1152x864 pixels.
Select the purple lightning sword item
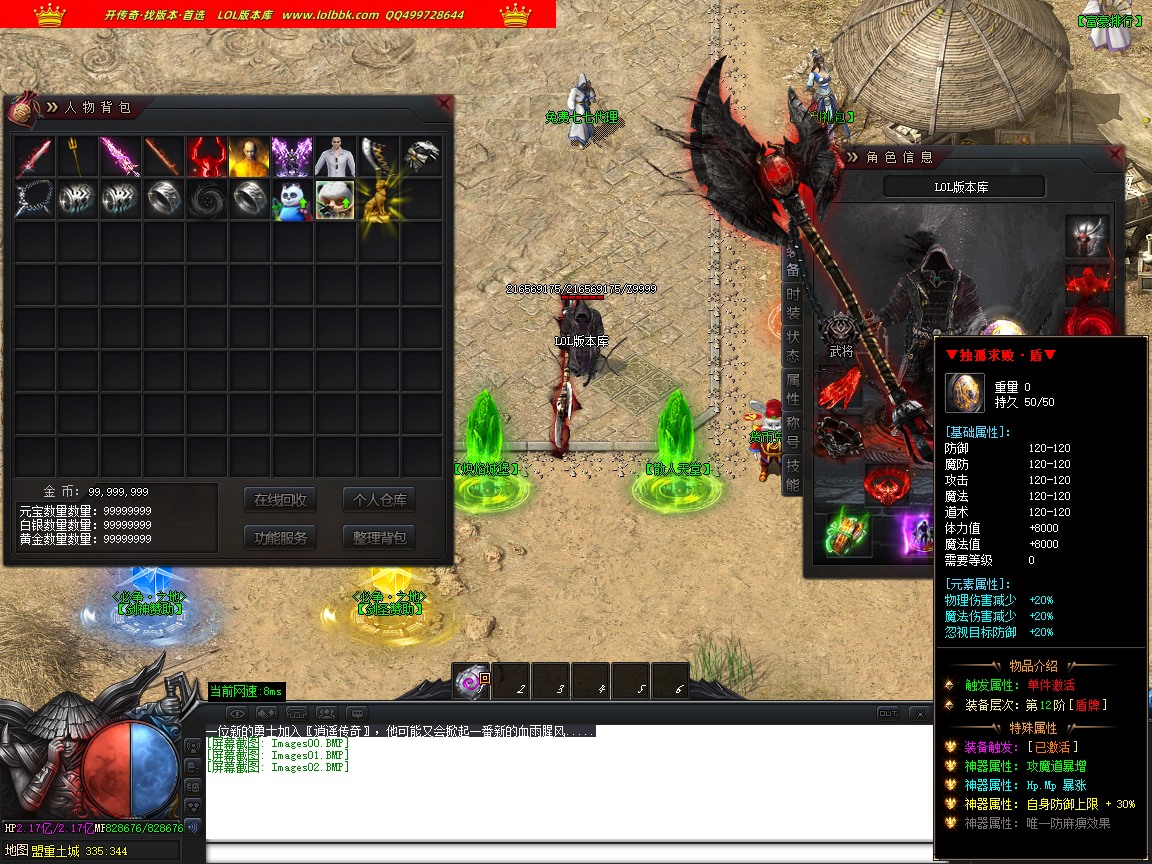(120, 157)
